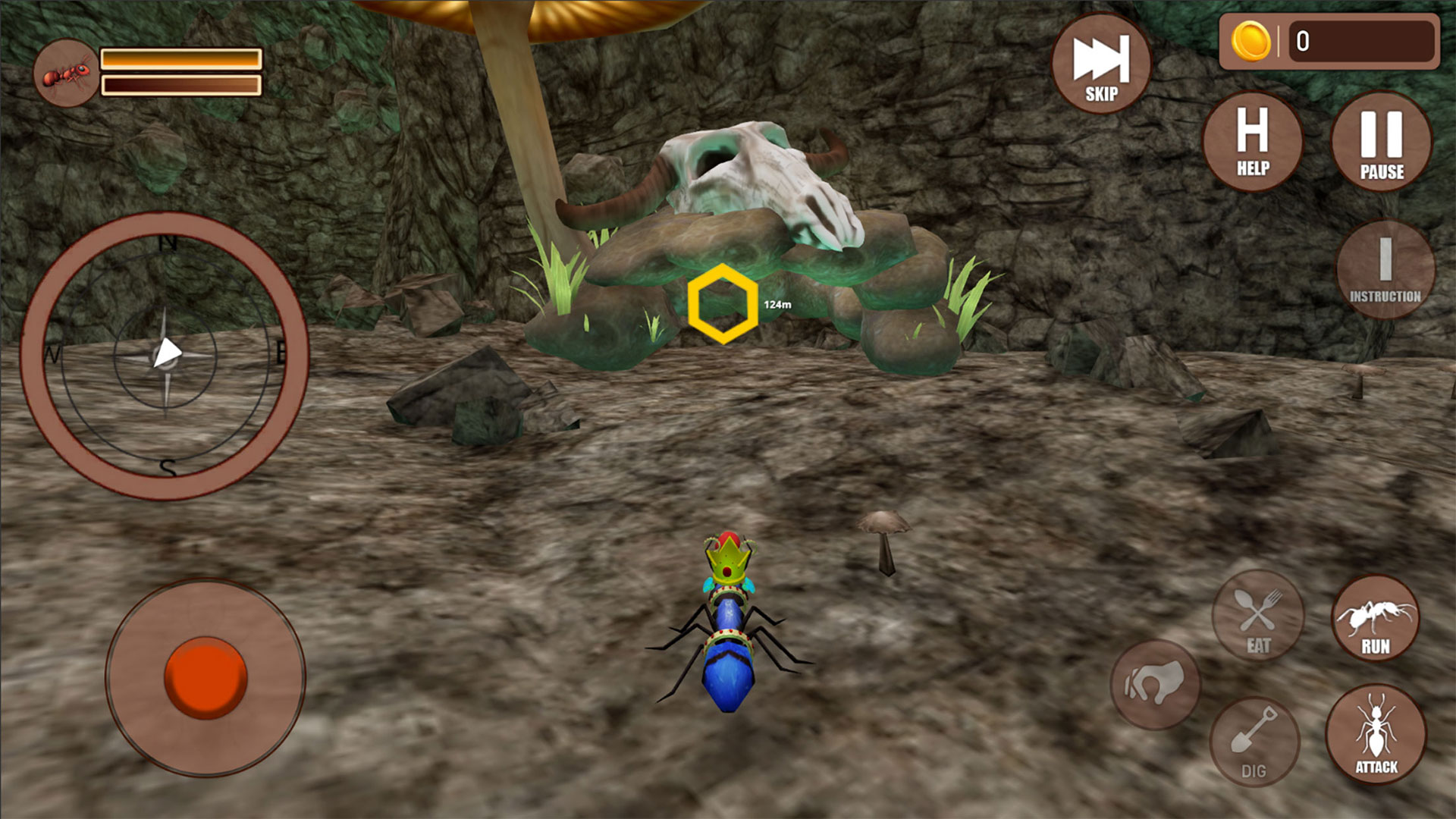The width and height of the screenshot is (1456, 819).
Task: Tap the compass widget
Action: coord(167,353)
